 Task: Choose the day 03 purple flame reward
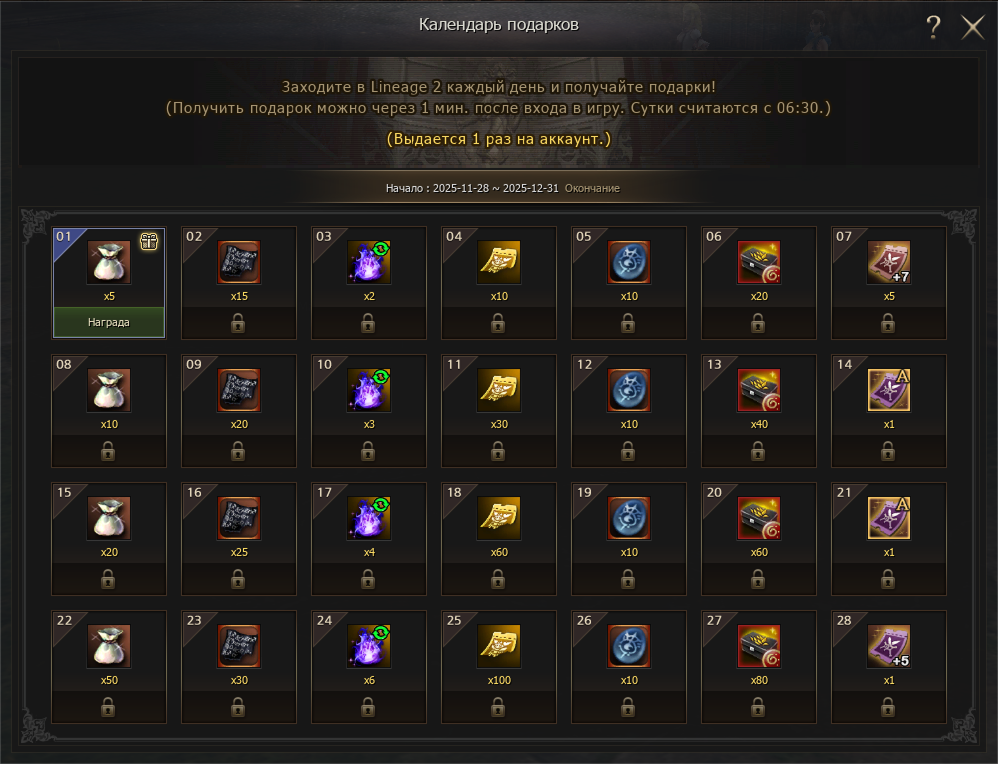[x=369, y=262]
